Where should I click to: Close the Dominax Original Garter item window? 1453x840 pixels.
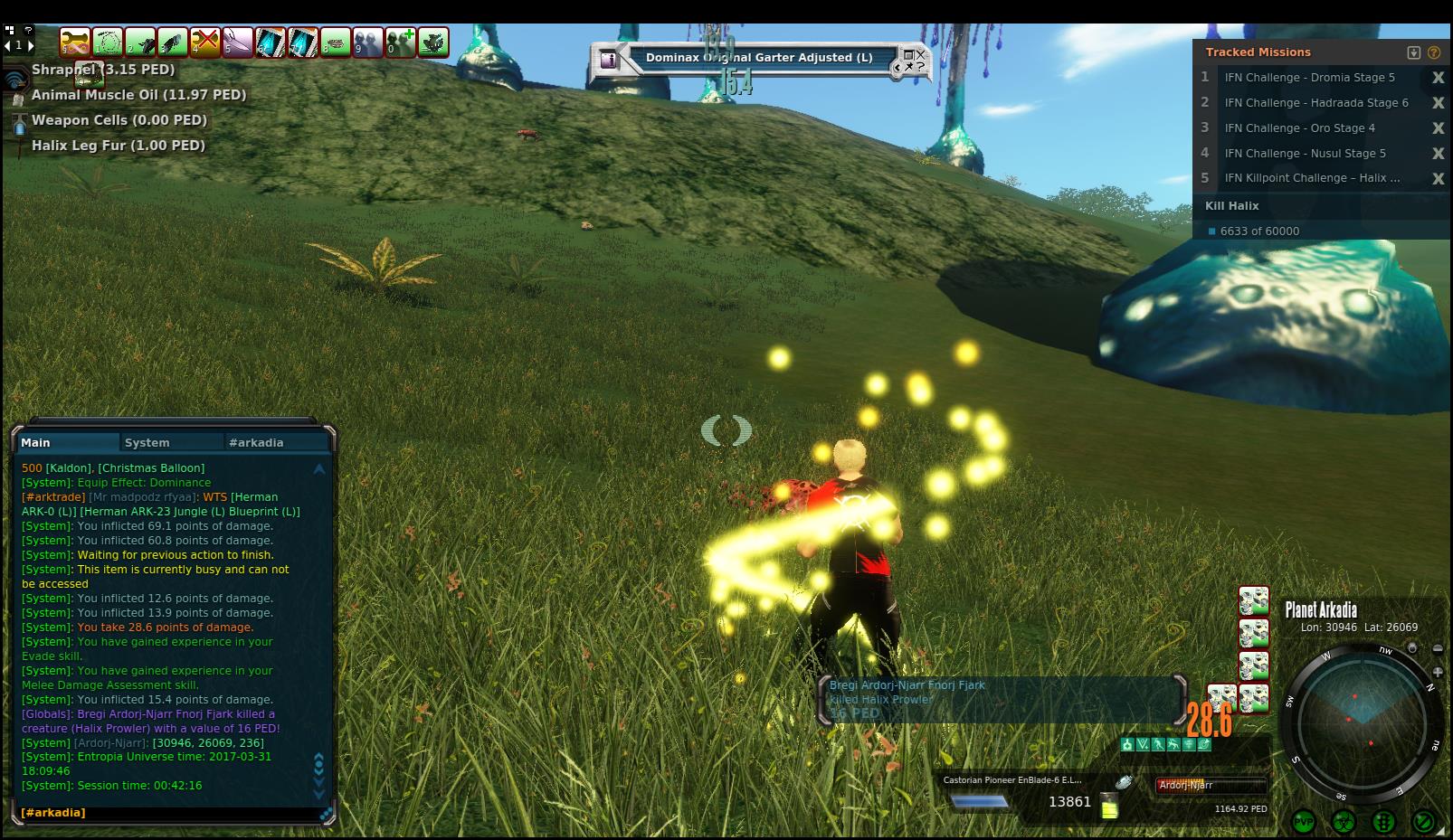[919, 55]
